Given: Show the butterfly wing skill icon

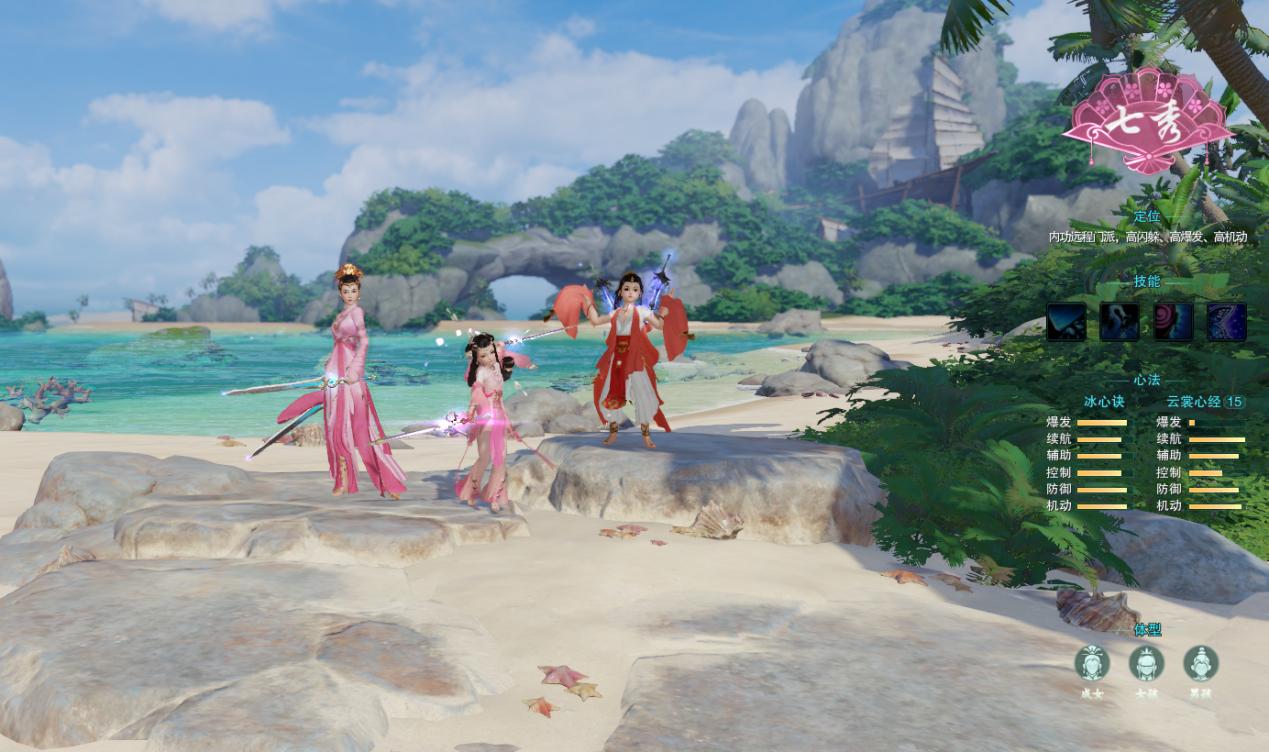Looking at the screenshot, I should pyautogui.click(x=1226, y=322).
